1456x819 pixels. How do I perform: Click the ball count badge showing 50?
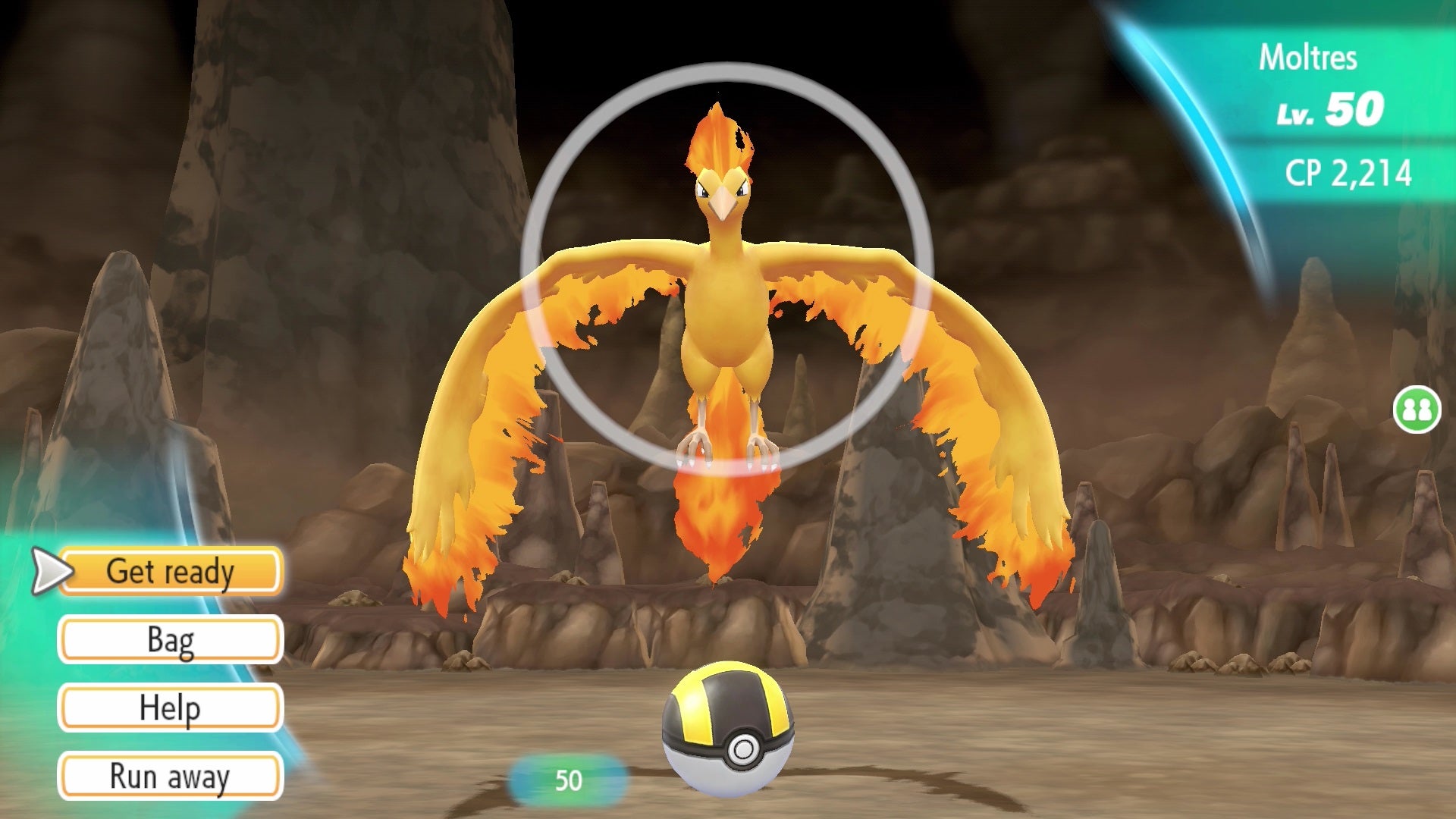pyautogui.click(x=570, y=780)
